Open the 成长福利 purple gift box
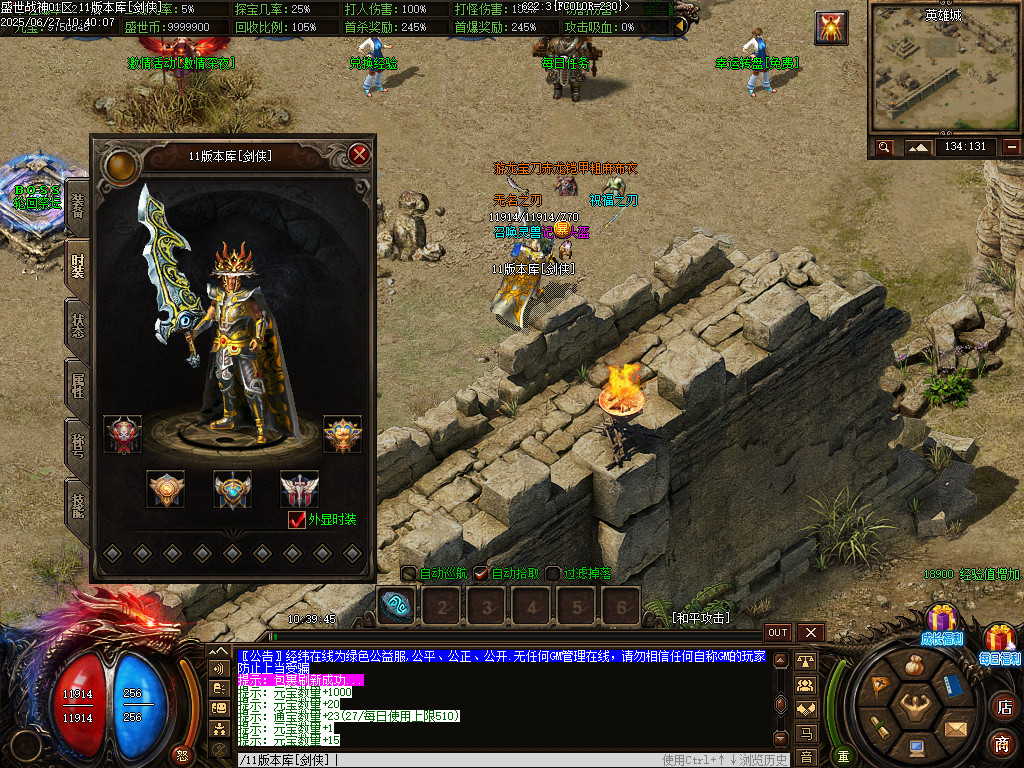Viewport: 1024px width, 768px height. coord(940,622)
